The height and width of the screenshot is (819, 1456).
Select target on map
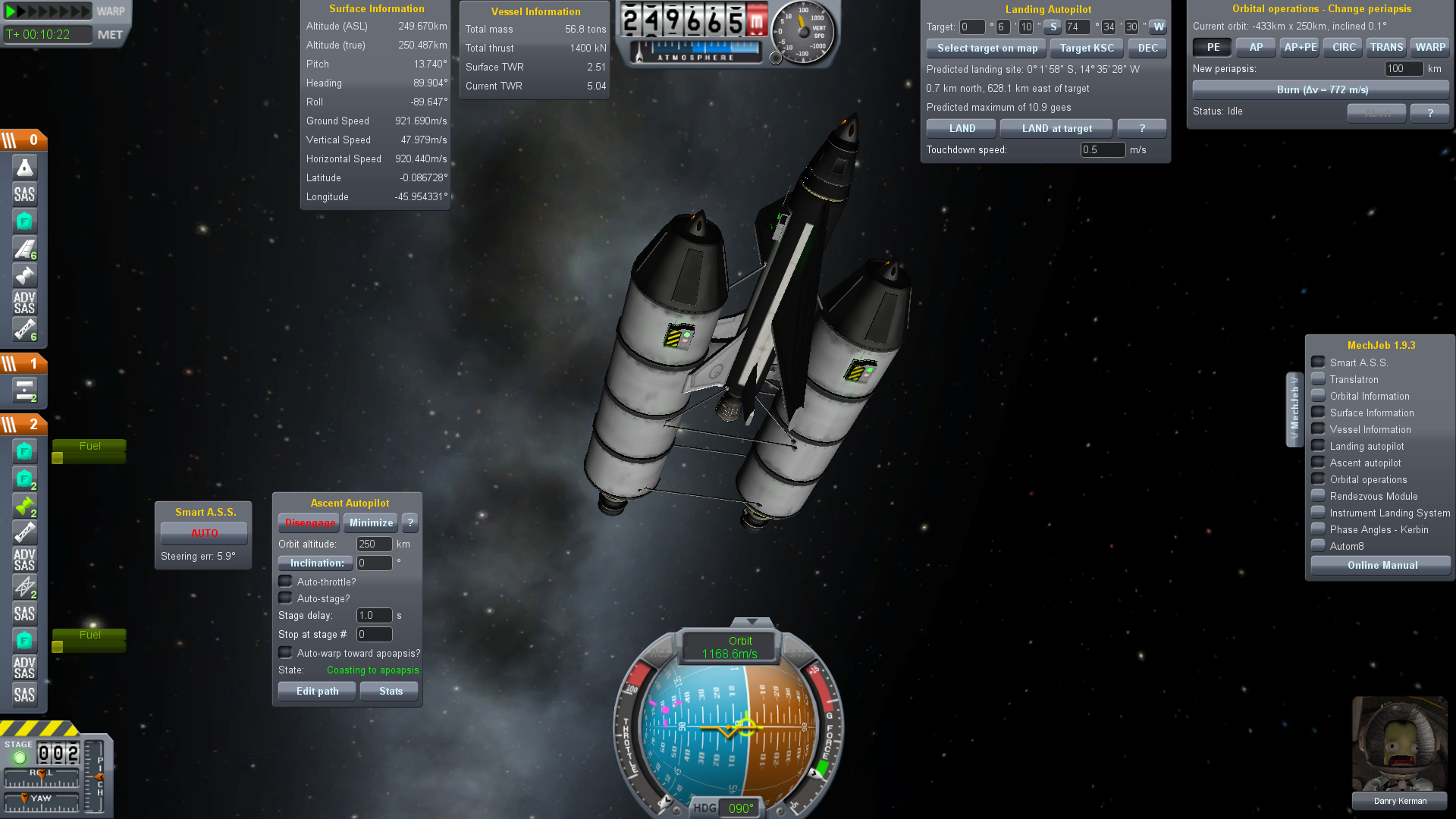point(987,48)
